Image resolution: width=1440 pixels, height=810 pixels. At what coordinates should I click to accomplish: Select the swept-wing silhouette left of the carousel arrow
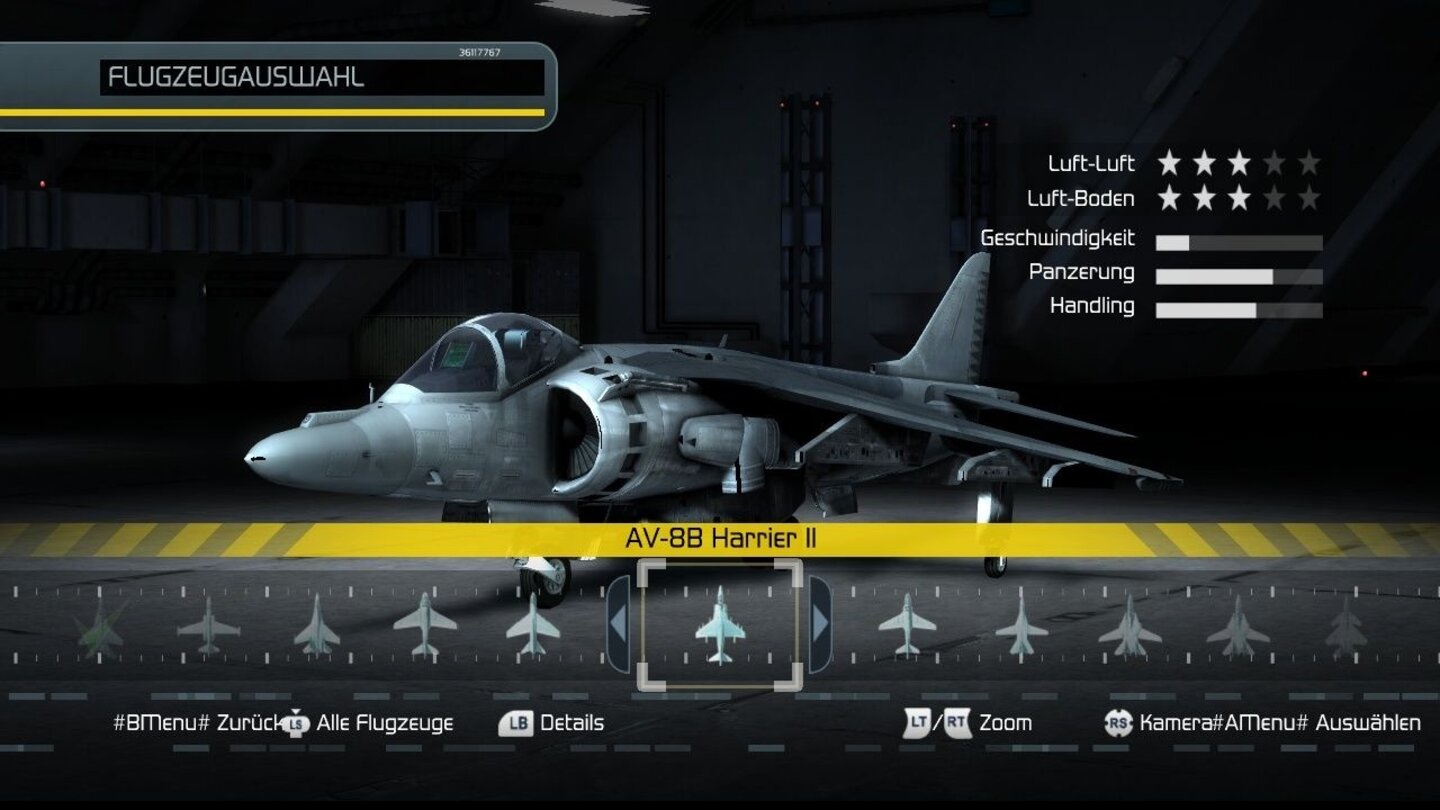click(x=533, y=628)
